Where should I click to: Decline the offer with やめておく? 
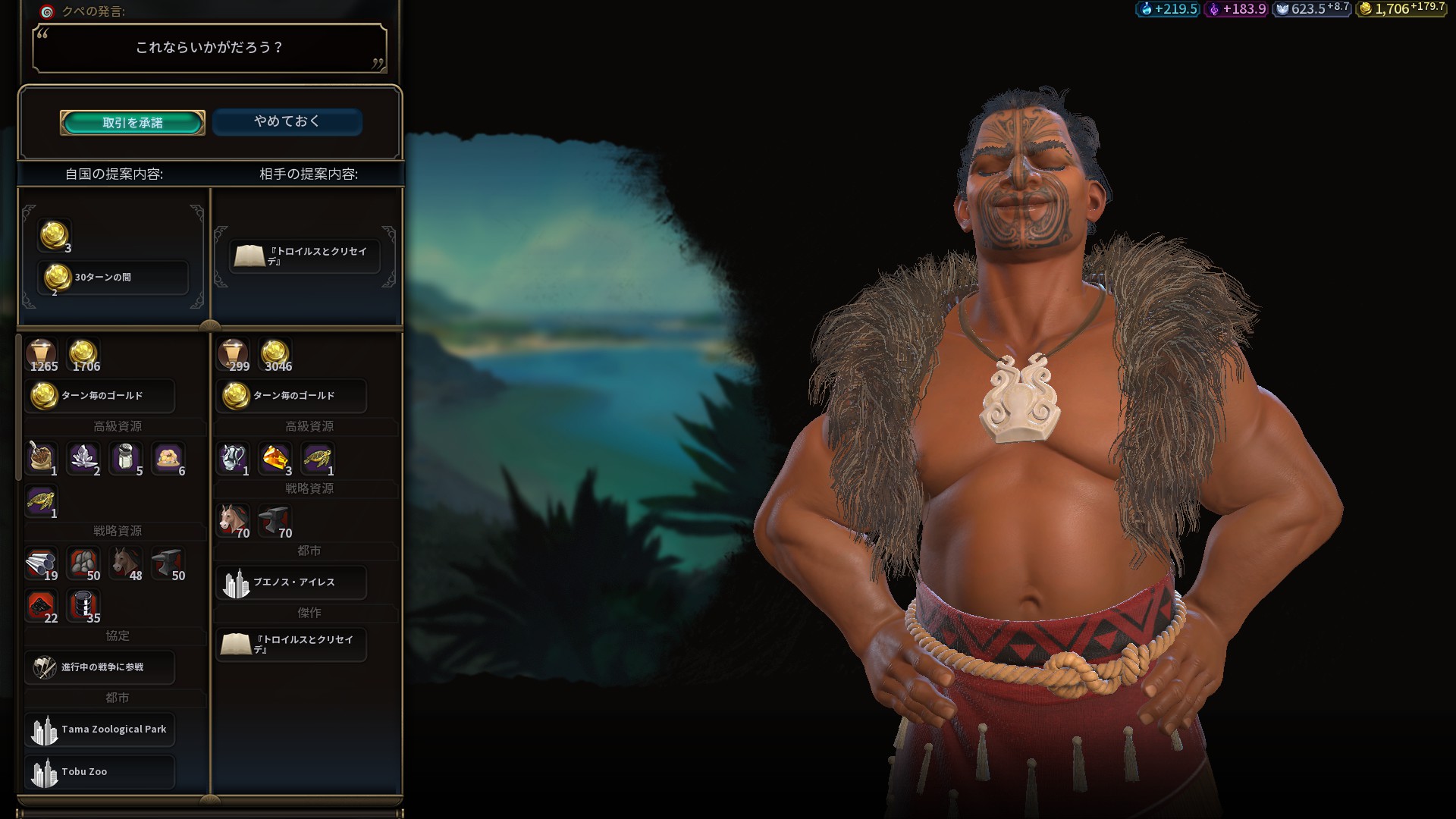287,121
